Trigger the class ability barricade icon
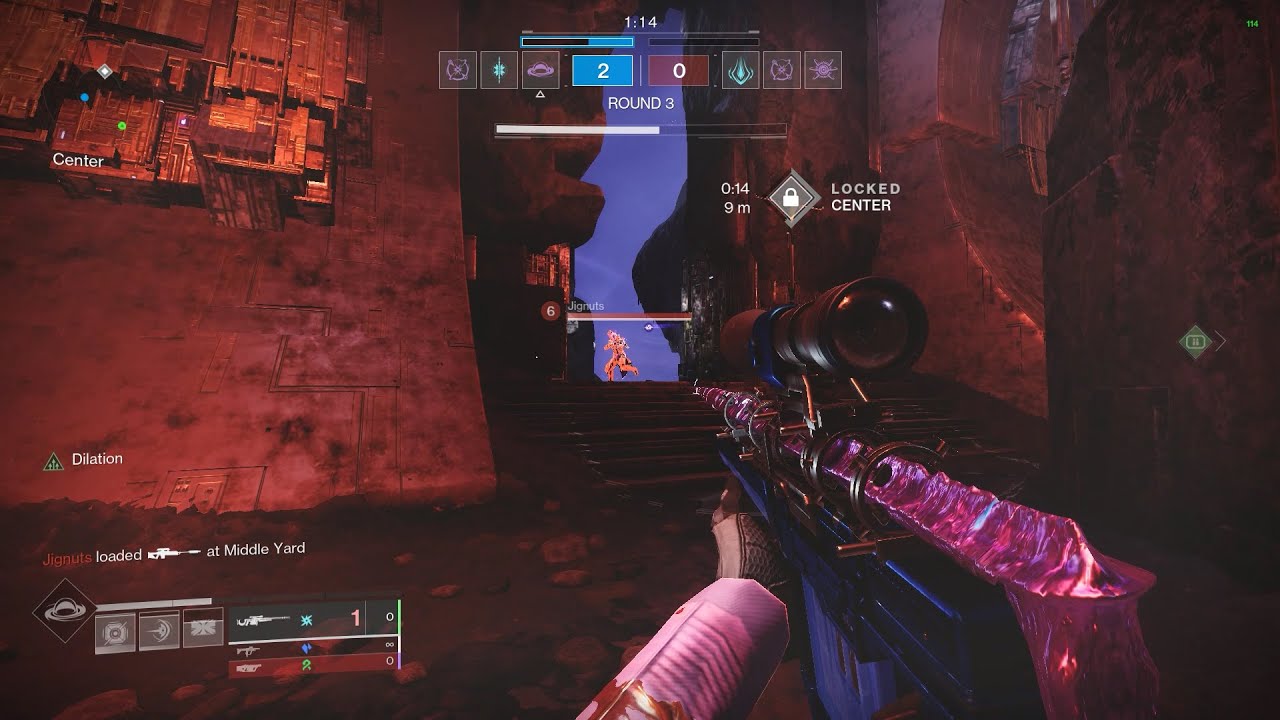This screenshot has height=720, width=1280. point(201,633)
